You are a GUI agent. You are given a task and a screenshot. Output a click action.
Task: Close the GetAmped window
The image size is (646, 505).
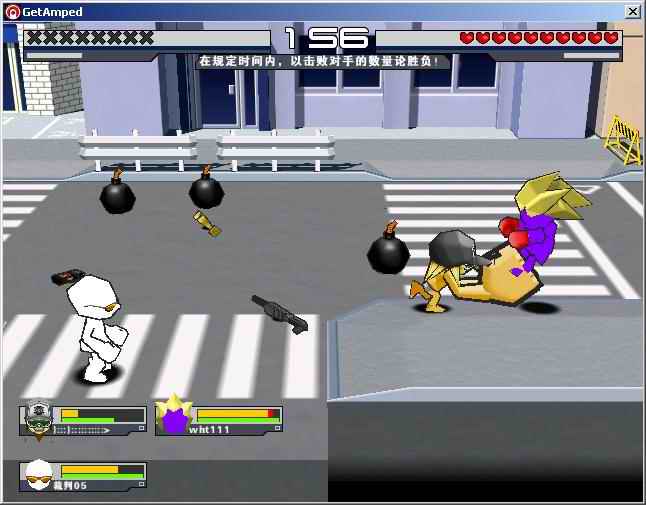[632, 11]
